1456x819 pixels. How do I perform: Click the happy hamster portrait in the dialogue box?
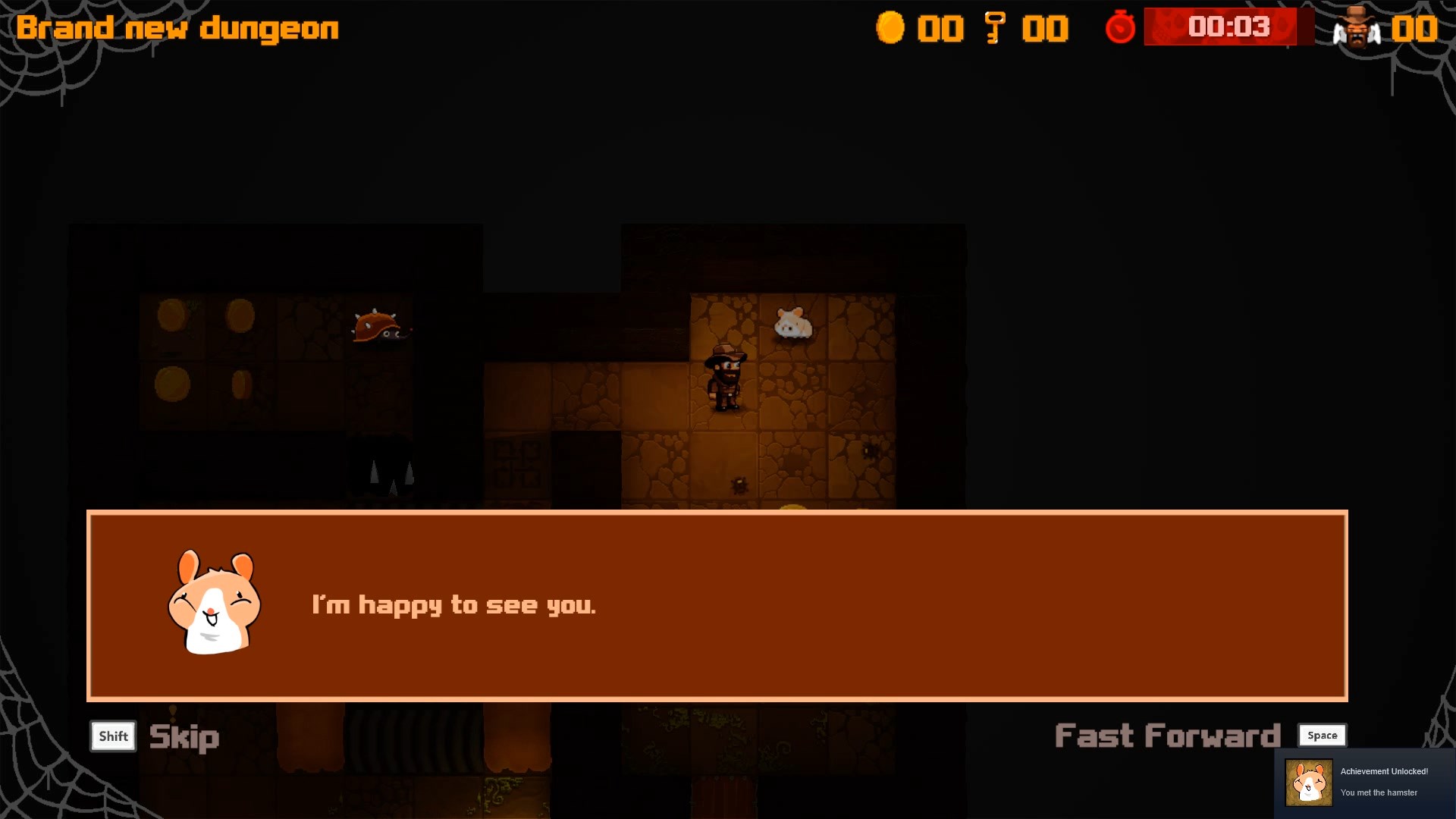click(215, 604)
